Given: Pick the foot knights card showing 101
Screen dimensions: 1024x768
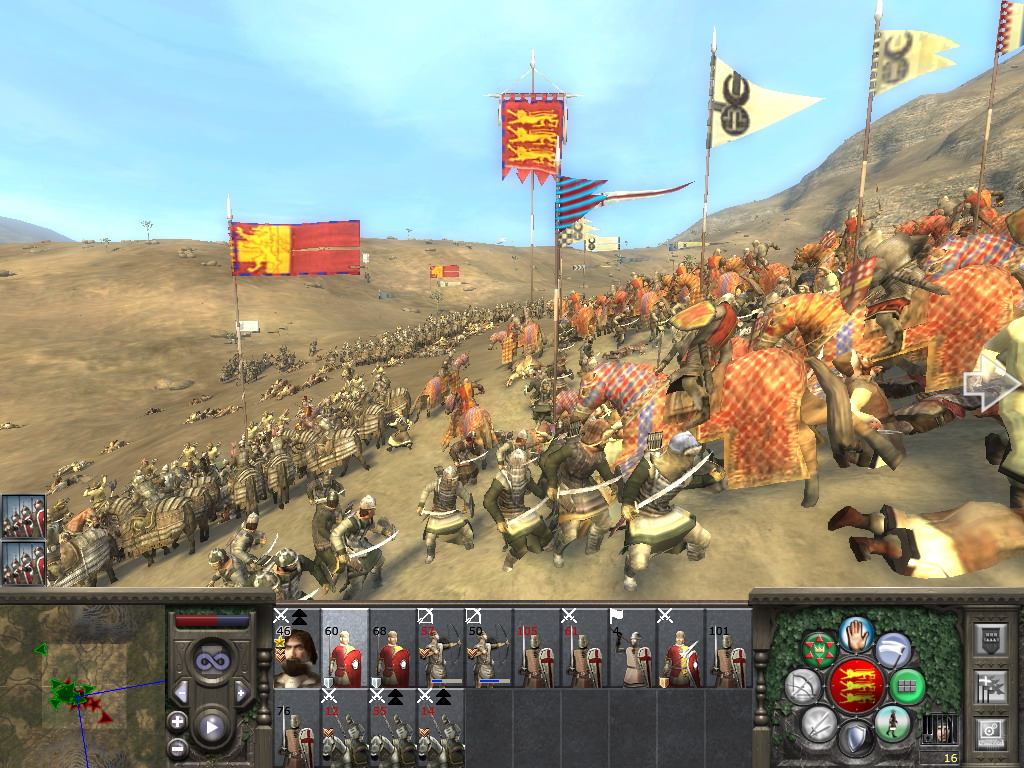Looking at the screenshot, I should (x=728, y=648).
